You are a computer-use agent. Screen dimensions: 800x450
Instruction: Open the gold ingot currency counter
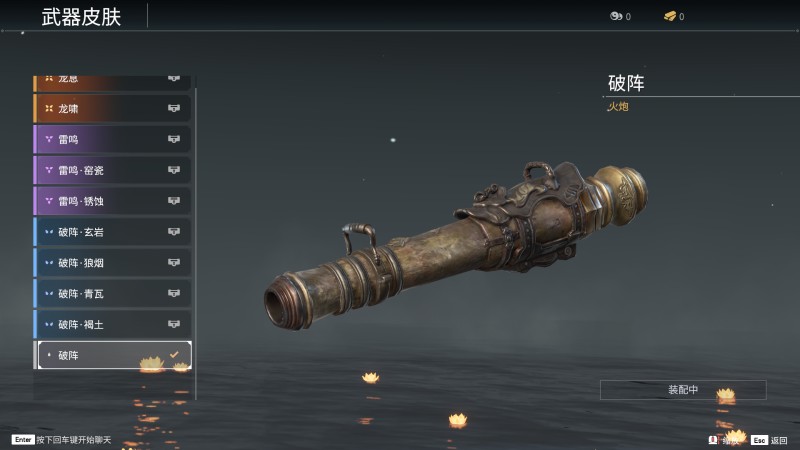click(x=673, y=16)
